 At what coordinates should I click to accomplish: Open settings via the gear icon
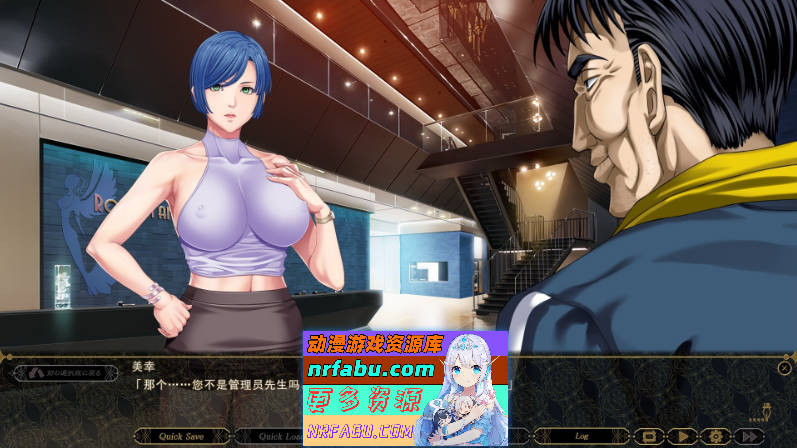pos(716,436)
